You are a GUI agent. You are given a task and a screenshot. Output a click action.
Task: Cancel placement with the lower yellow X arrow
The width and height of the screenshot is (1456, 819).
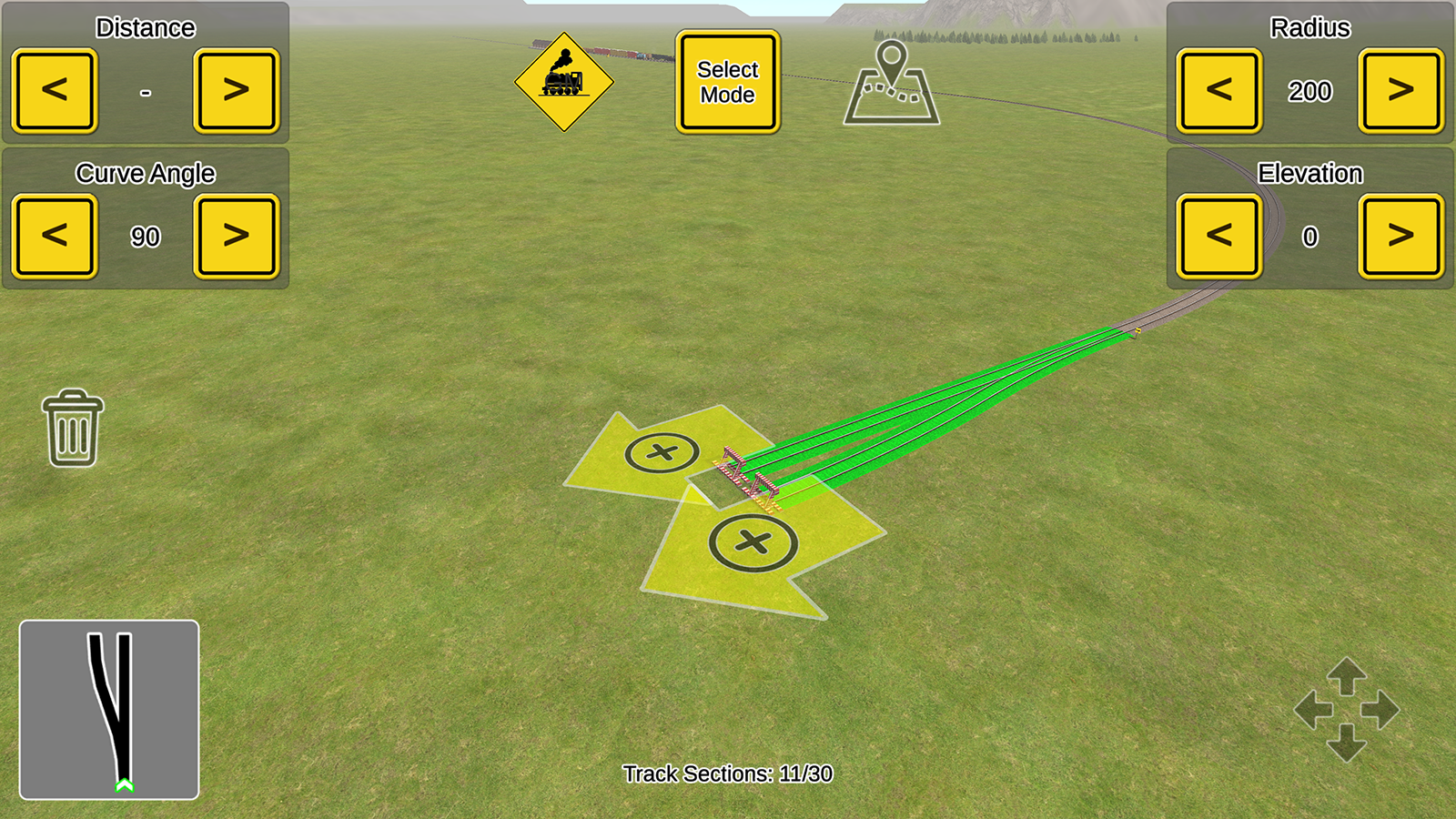[x=753, y=543]
